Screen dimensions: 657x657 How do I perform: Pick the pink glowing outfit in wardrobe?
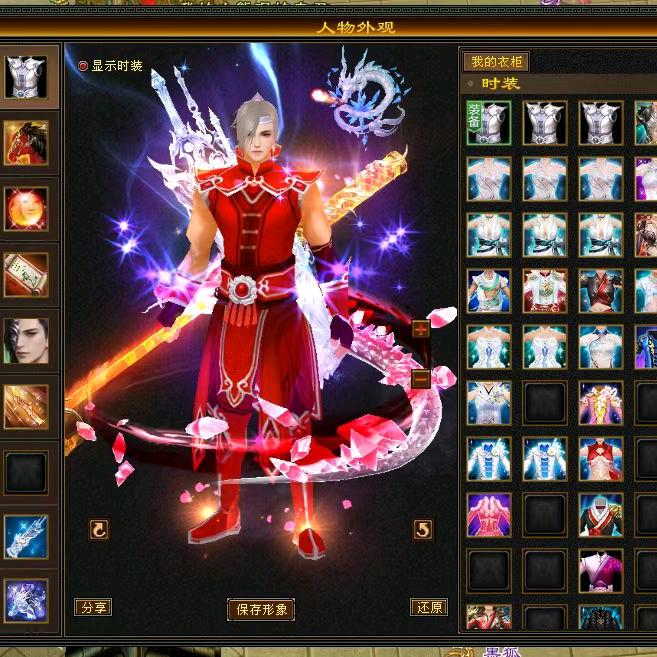point(488,515)
